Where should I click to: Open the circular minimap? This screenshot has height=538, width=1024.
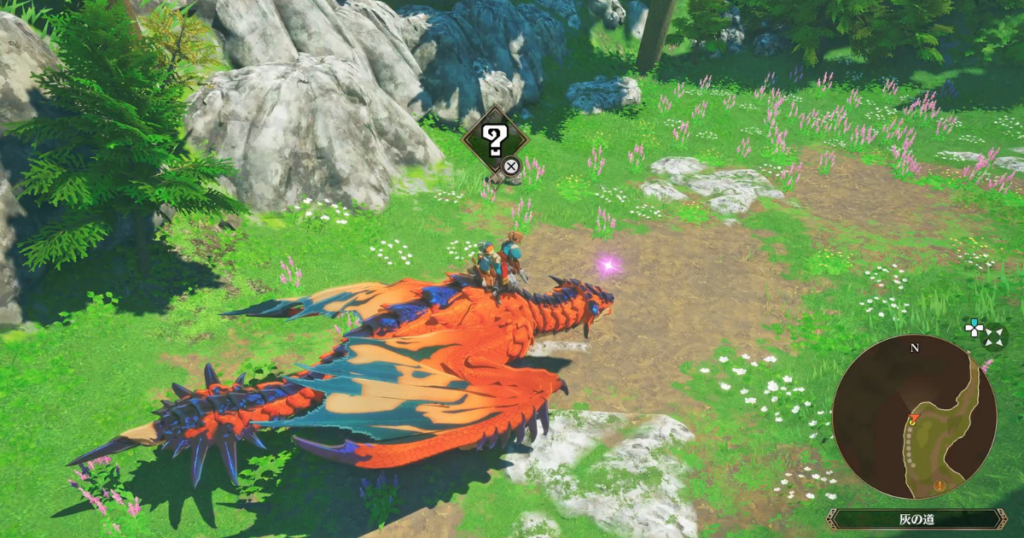click(914, 417)
